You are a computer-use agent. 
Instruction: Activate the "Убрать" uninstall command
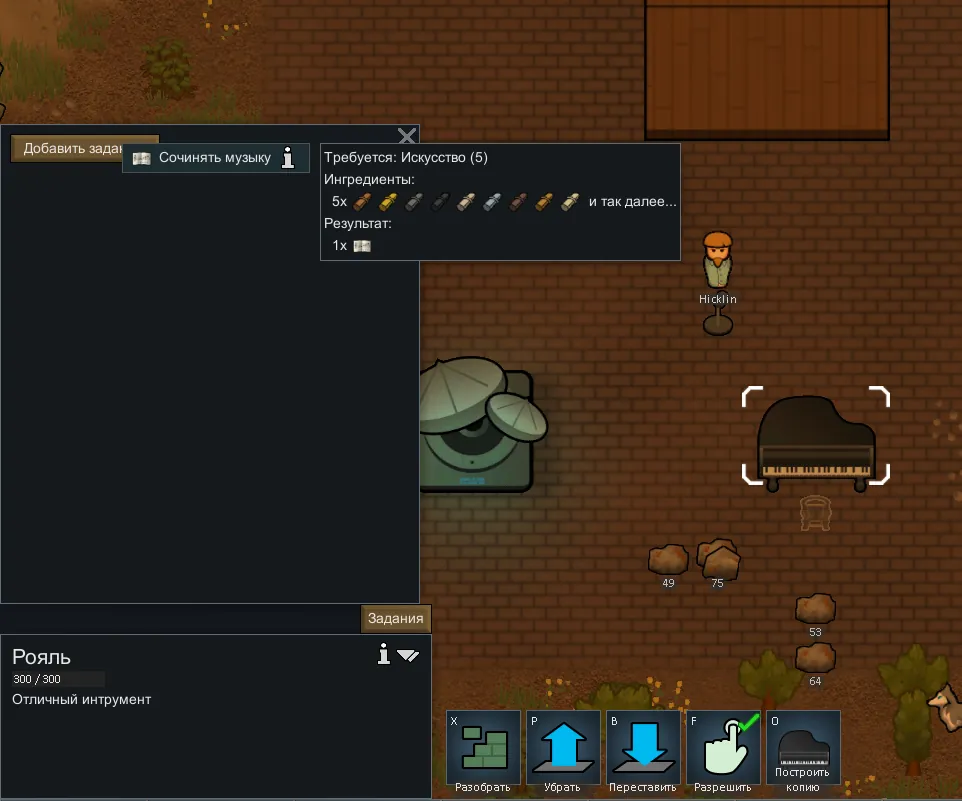pyautogui.click(x=563, y=750)
